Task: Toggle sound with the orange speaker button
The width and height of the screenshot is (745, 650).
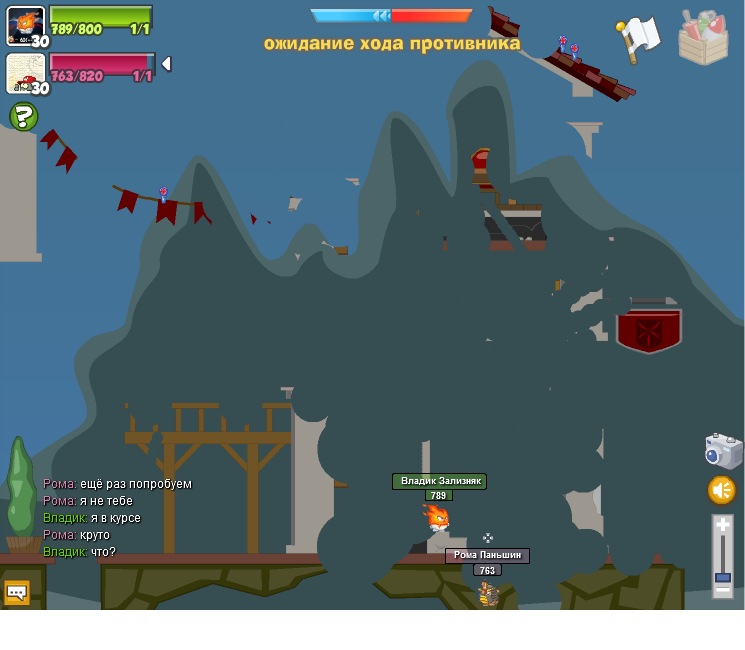Action: [x=722, y=490]
